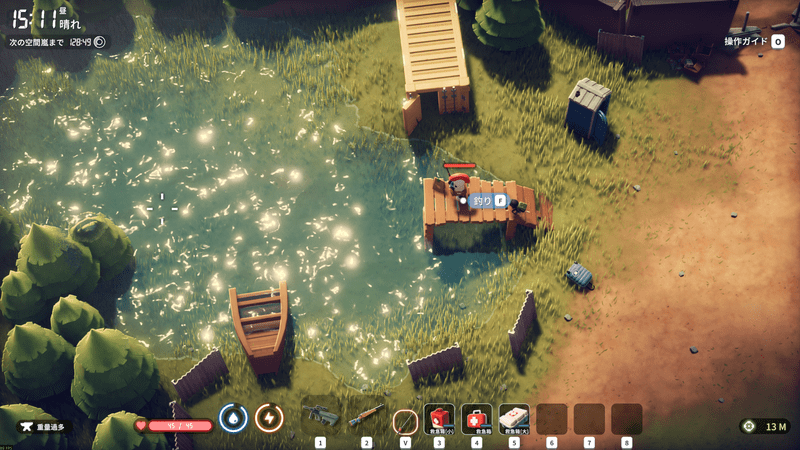Choose the first aid kit in slot 4
Viewport: 800px width, 450px height.
[477, 417]
